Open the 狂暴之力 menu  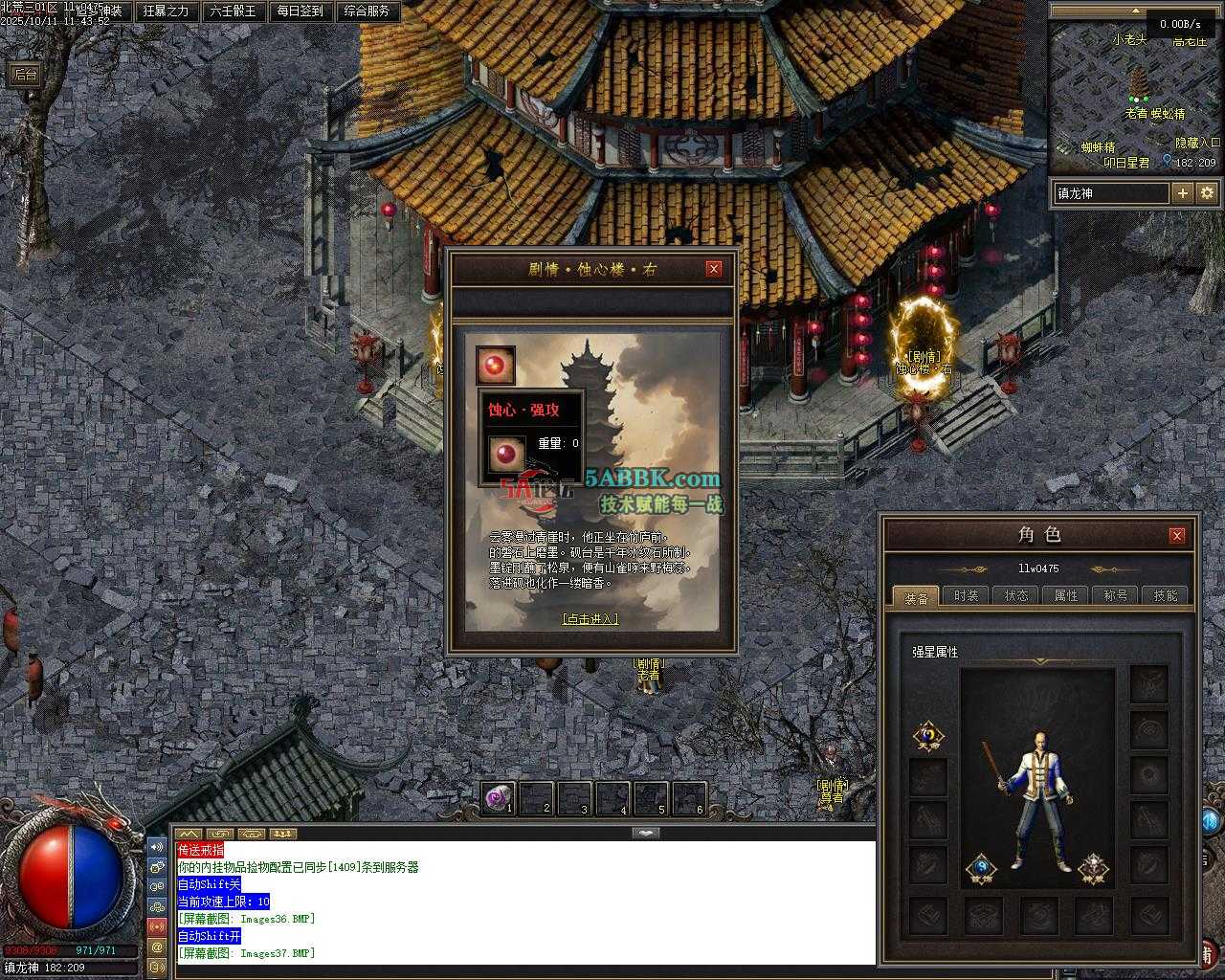pyautogui.click(x=166, y=11)
